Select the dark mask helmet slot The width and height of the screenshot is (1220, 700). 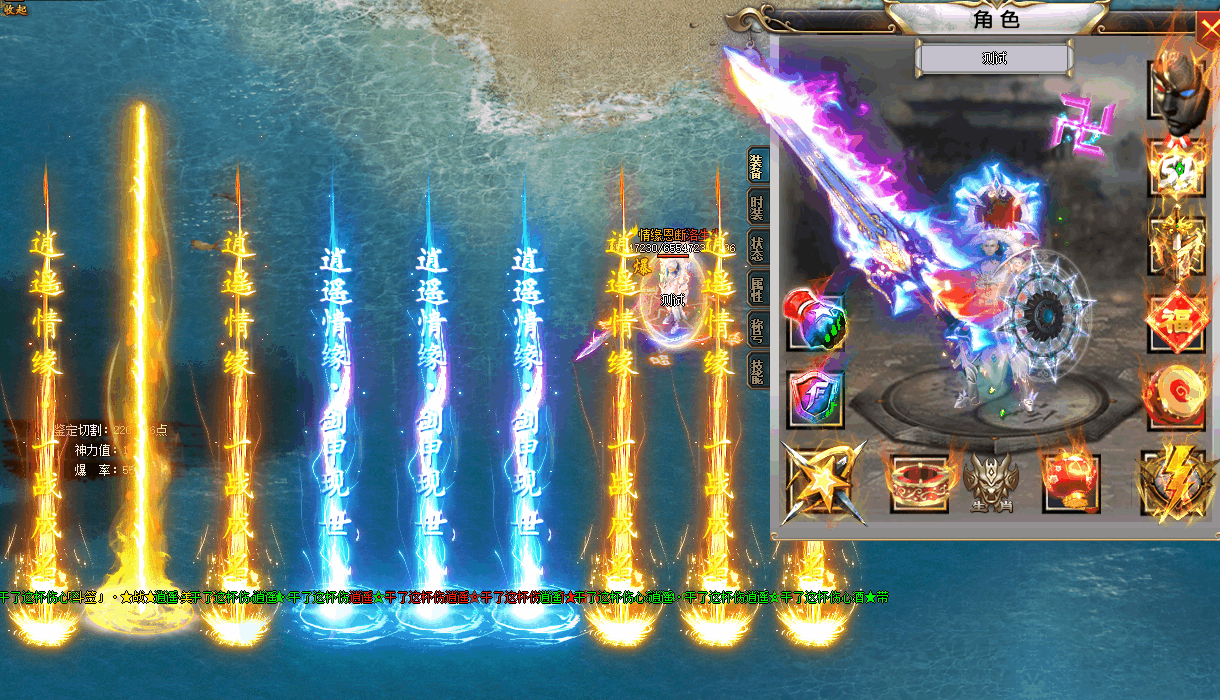pos(1176,88)
